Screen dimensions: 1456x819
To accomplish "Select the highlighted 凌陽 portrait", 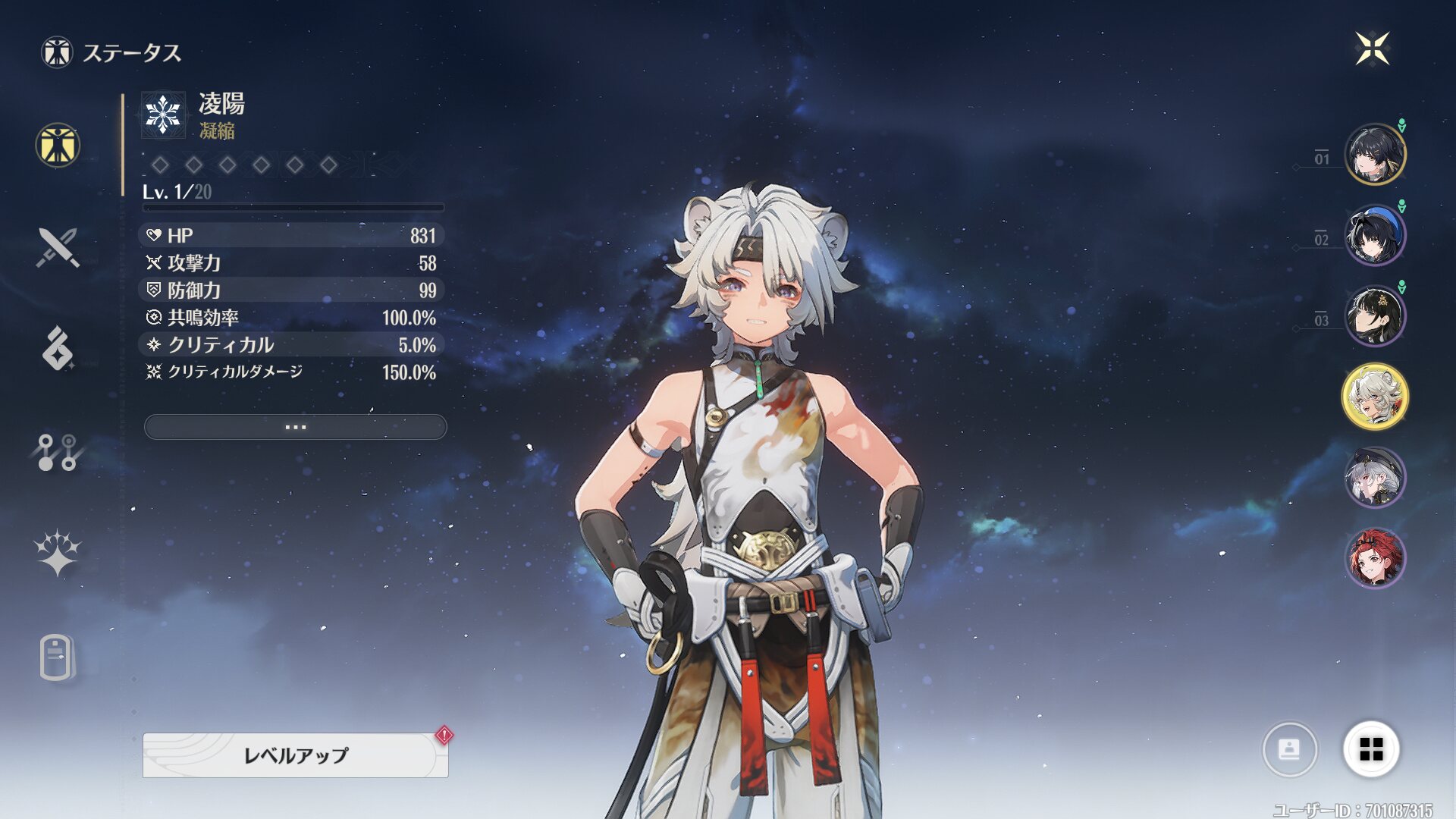I will click(1374, 397).
